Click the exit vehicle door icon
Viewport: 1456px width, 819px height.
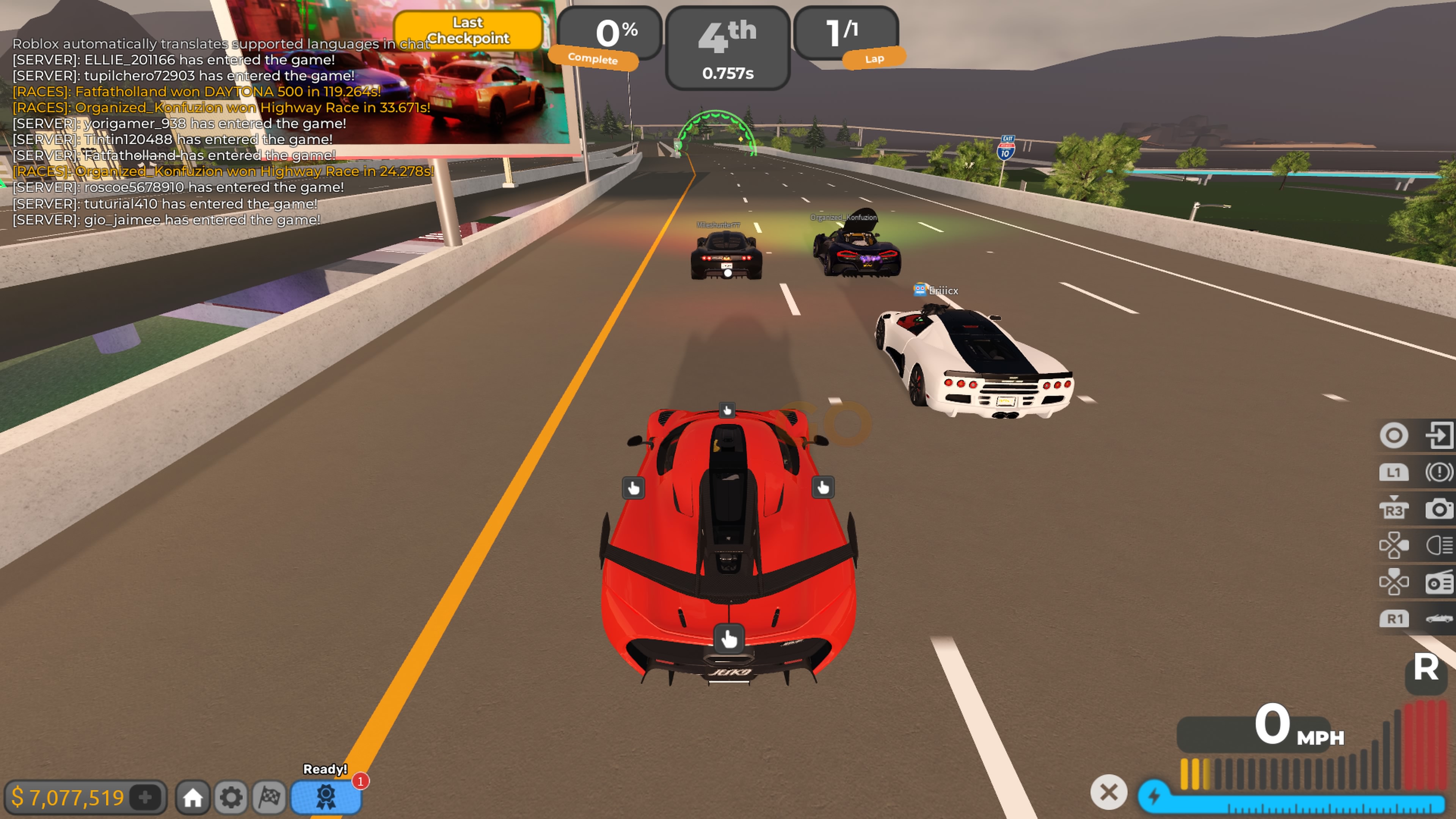pos(1439,435)
